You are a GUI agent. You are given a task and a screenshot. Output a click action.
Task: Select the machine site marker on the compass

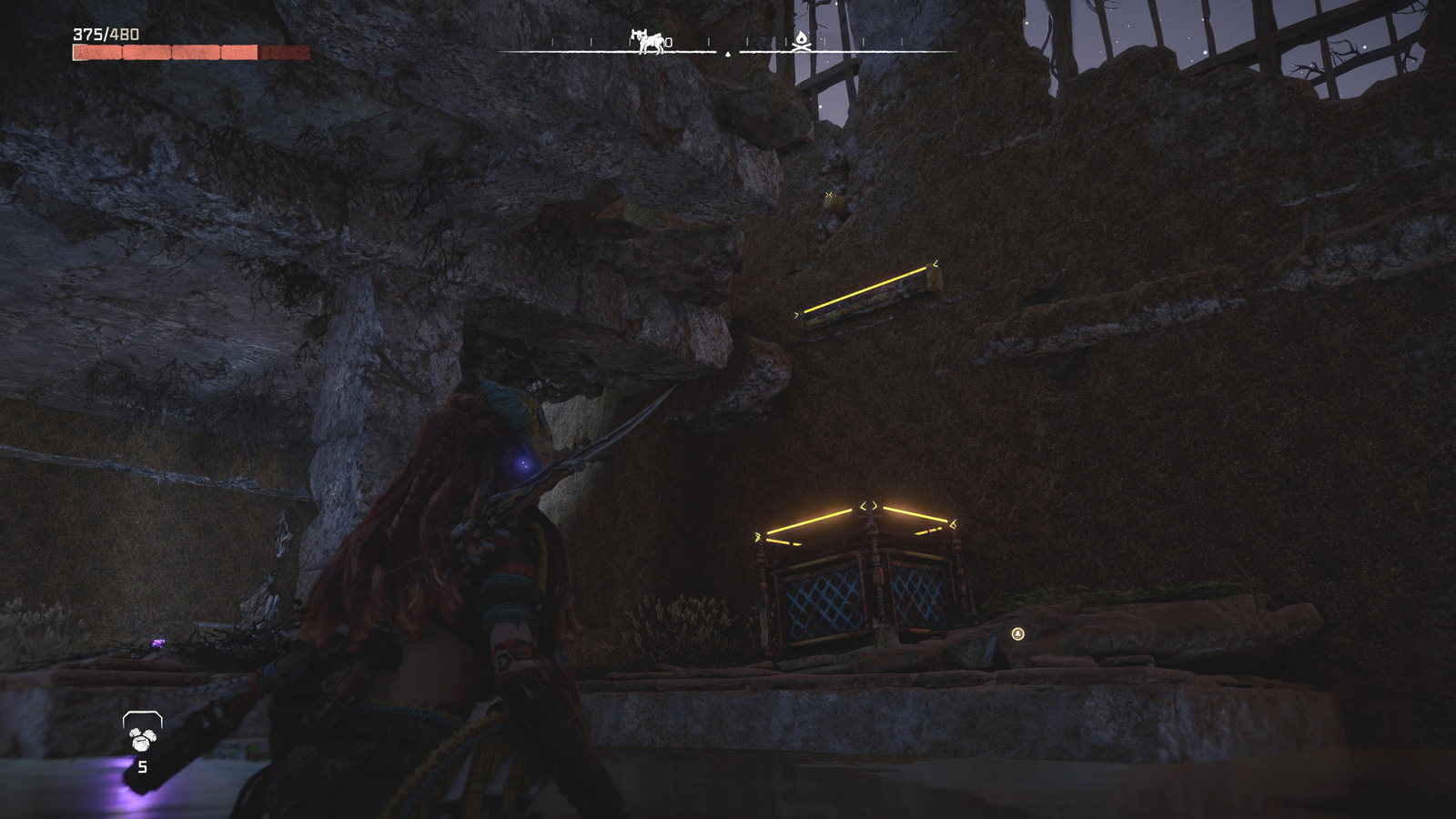tap(648, 41)
